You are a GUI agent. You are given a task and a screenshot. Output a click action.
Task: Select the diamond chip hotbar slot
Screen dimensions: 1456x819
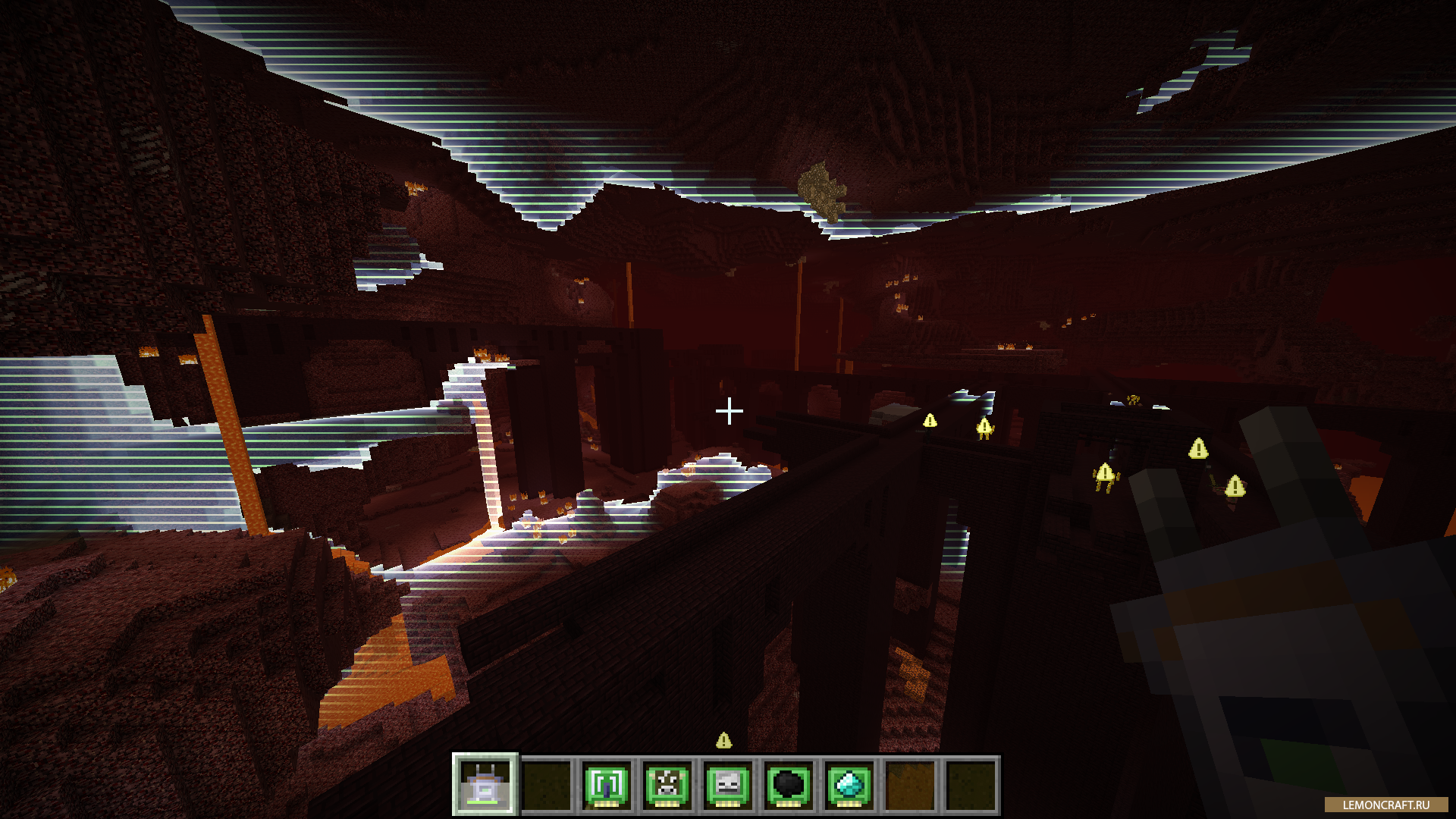click(849, 785)
